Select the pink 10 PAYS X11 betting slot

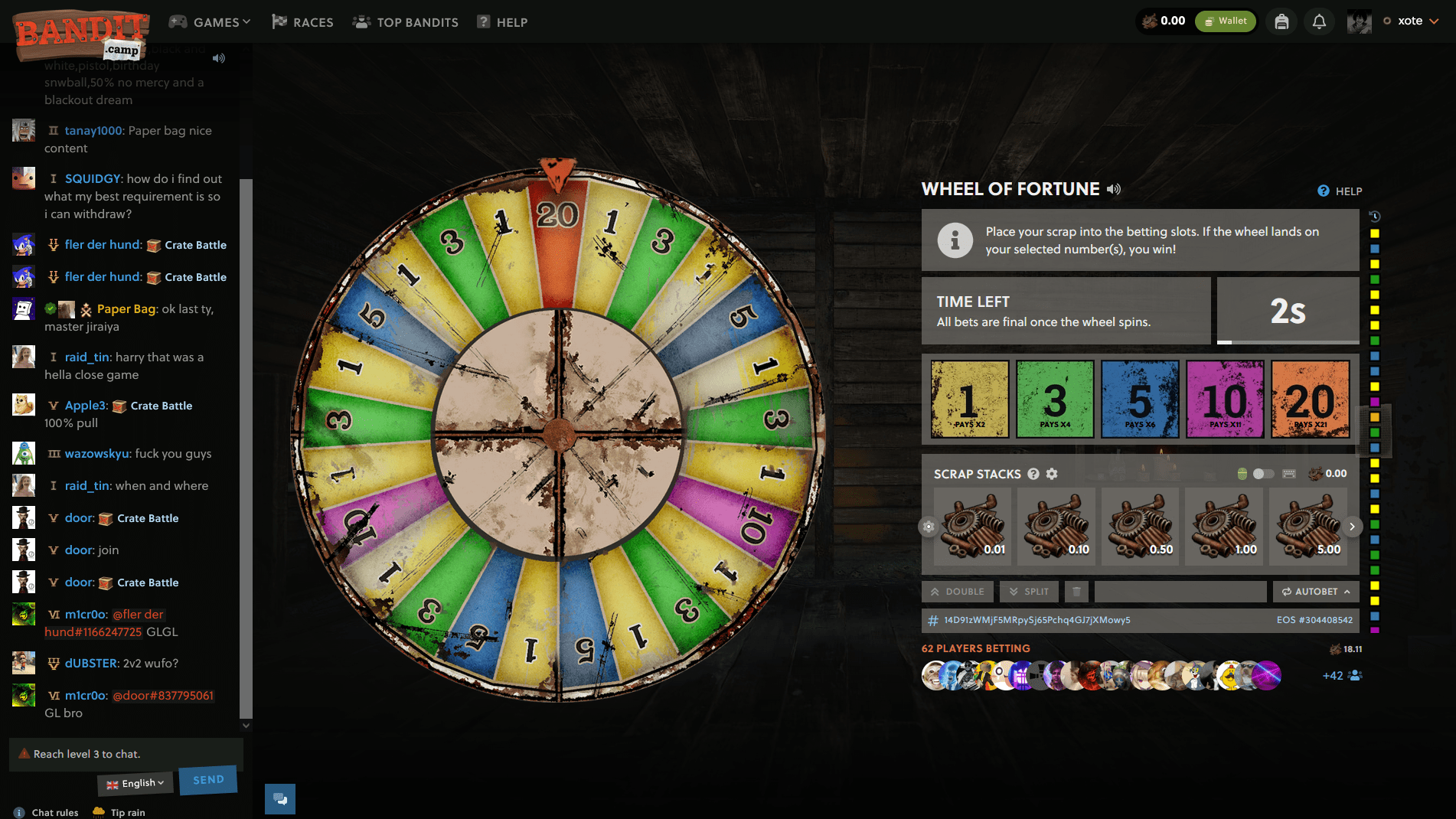[1225, 399]
